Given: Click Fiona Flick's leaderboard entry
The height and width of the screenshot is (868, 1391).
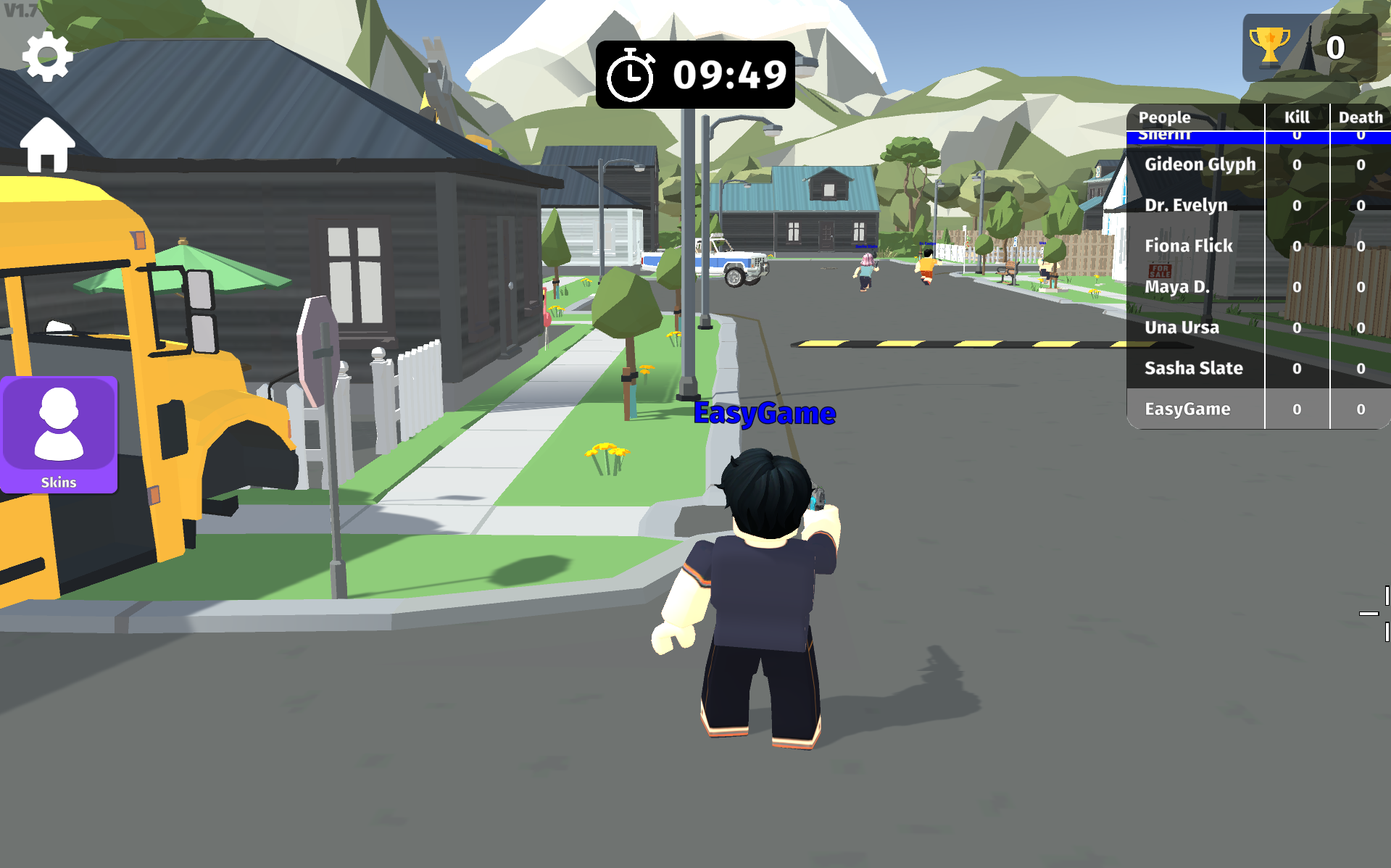Looking at the screenshot, I should tap(1187, 246).
